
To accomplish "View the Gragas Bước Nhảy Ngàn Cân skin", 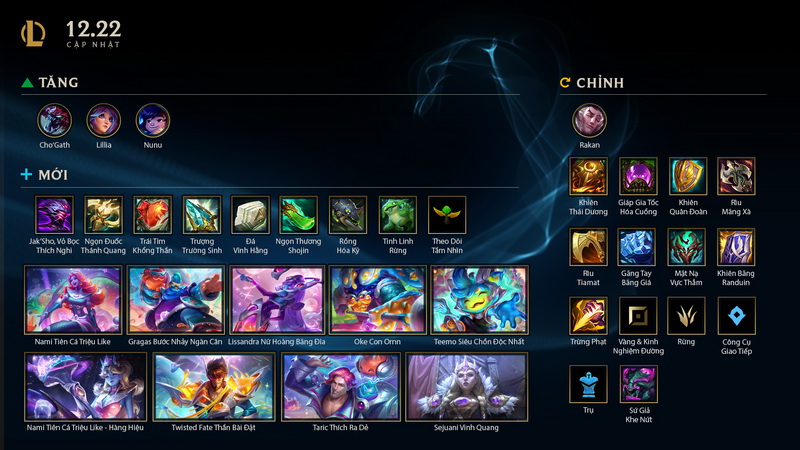I will [176, 300].
